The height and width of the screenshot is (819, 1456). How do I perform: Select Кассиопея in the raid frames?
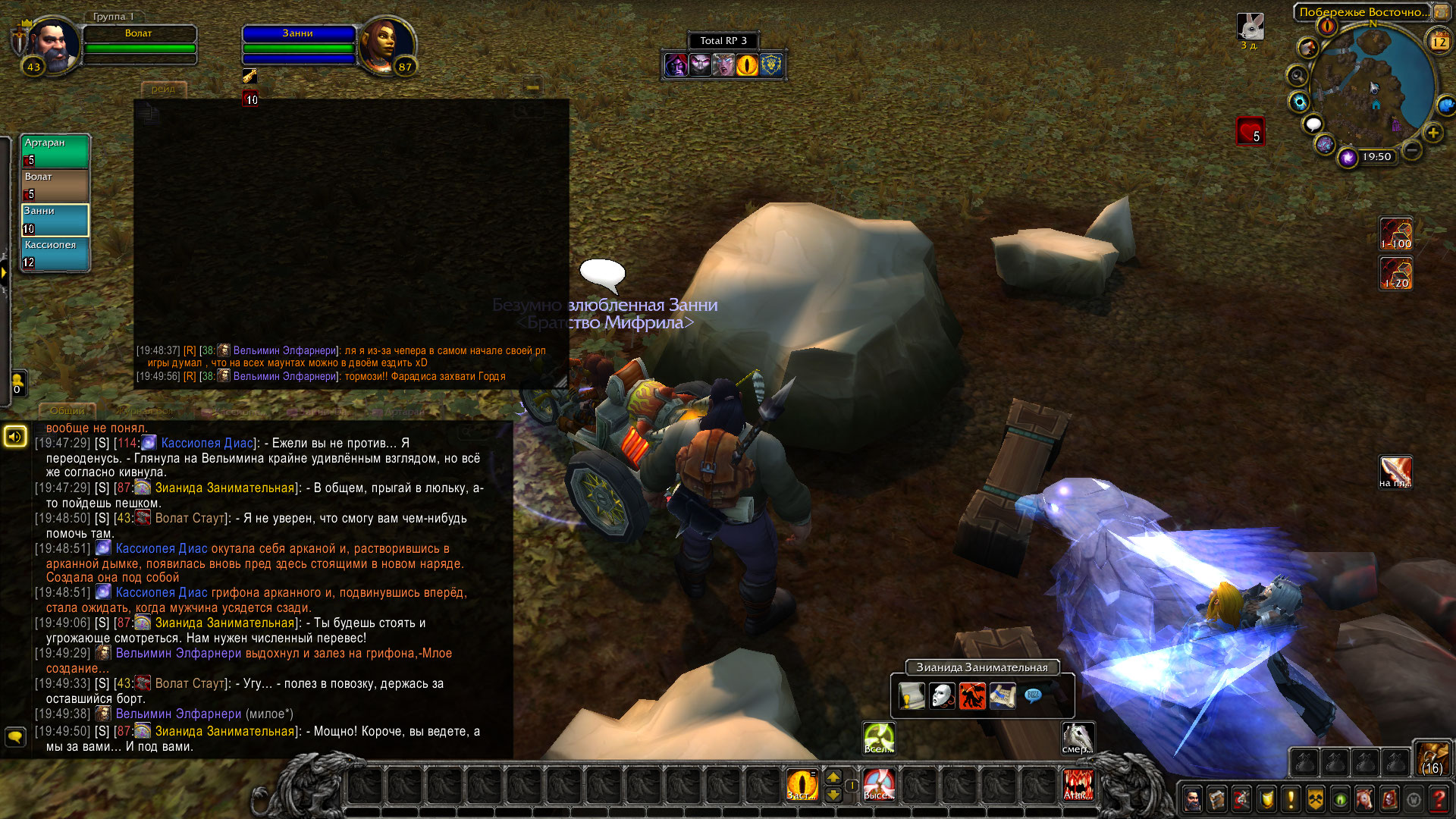click(55, 254)
